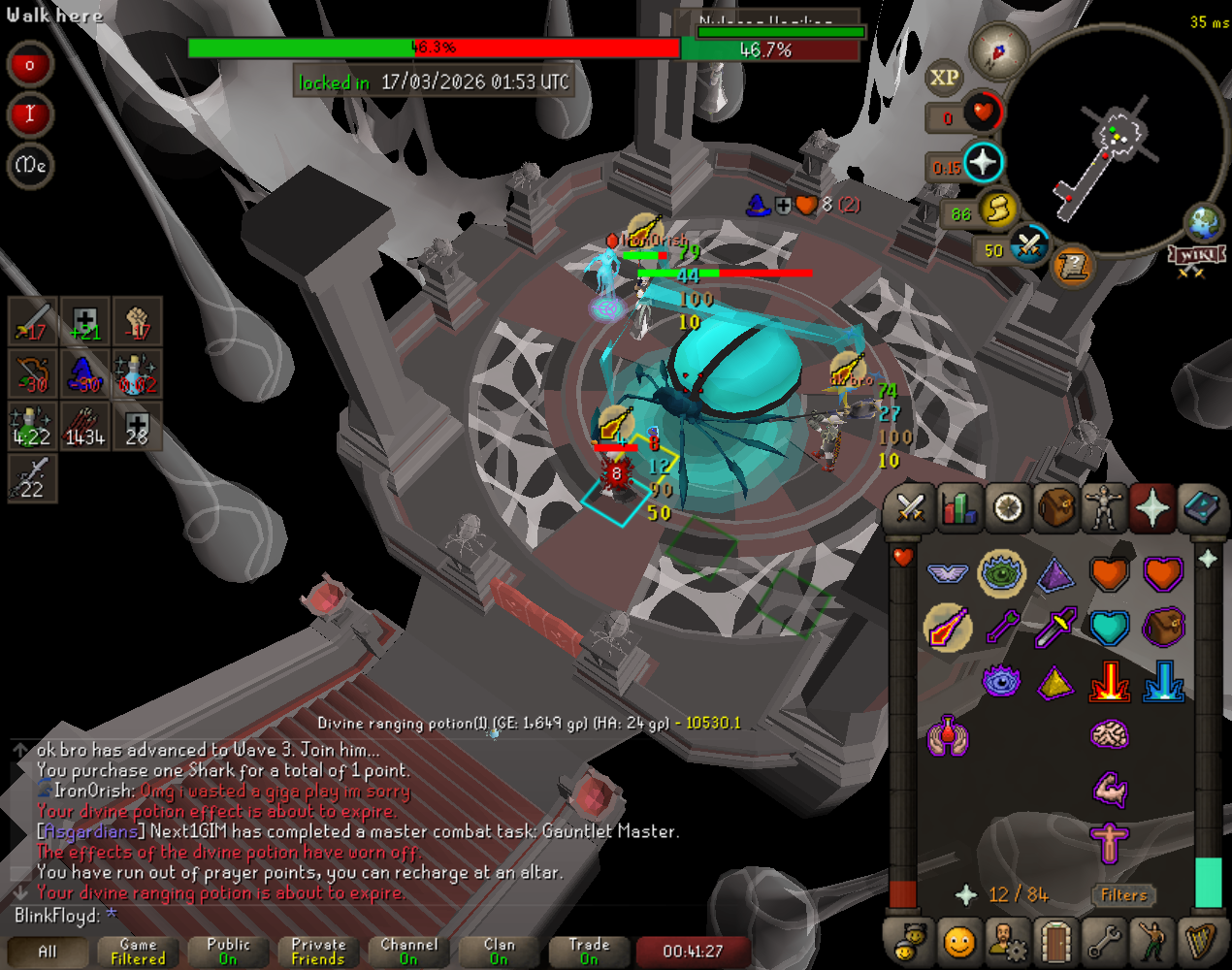Screen dimensions: 1232x970
Task: Open the Inventory backpack tab
Action: (x=1056, y=507)
